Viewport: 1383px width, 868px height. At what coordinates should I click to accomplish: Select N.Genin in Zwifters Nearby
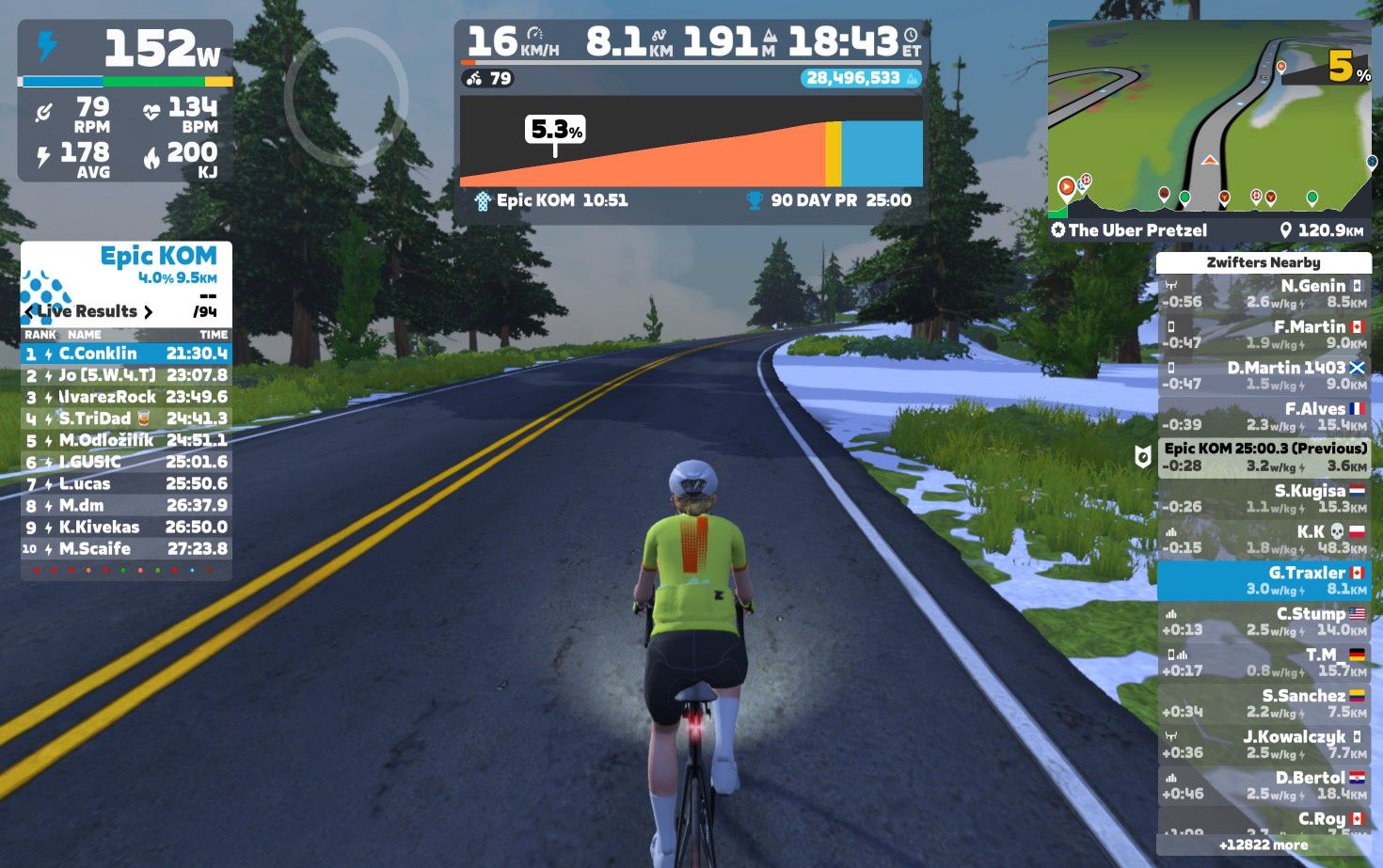click(x=1264, y=293)
